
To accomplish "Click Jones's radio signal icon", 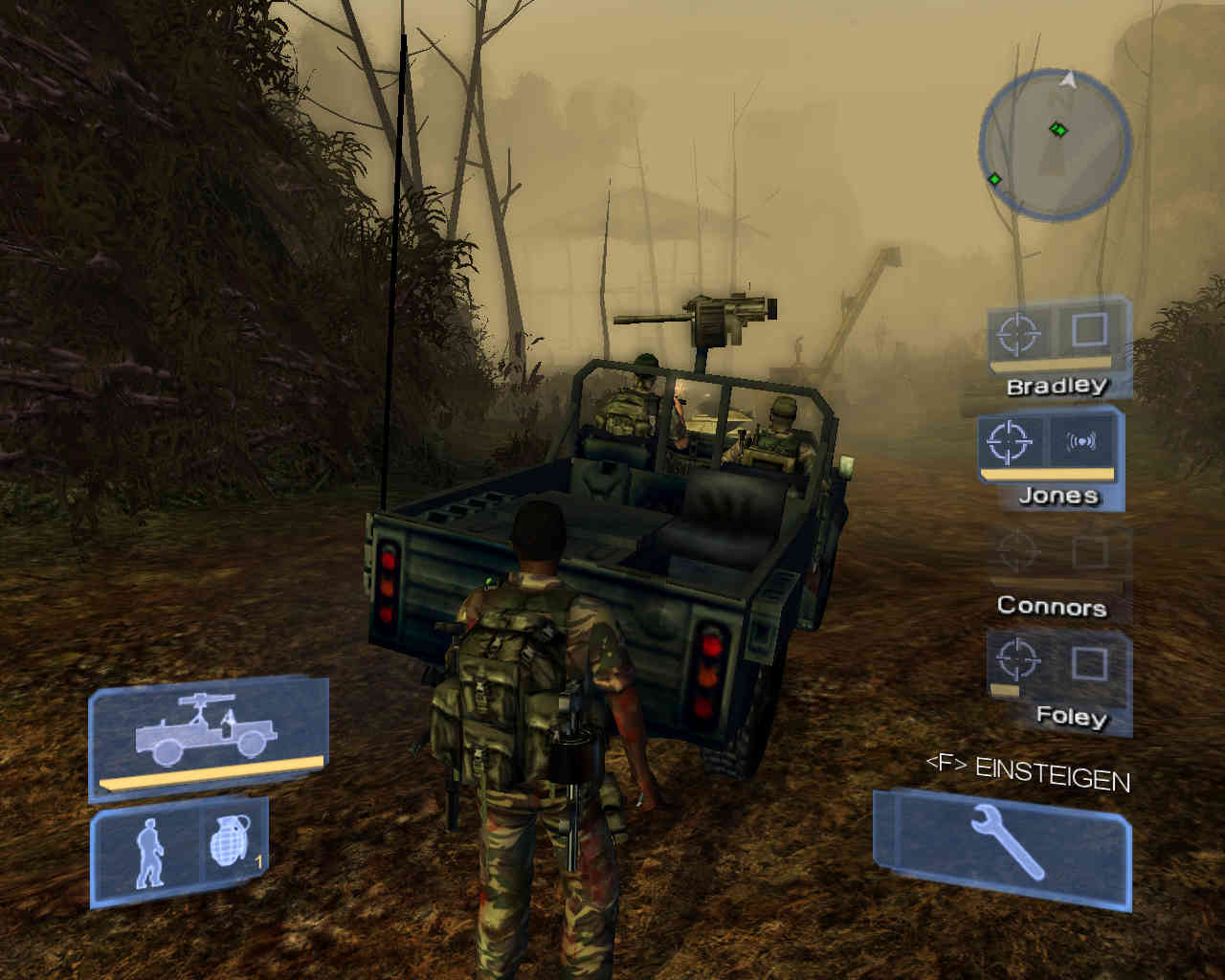I will pos(1081,442).
